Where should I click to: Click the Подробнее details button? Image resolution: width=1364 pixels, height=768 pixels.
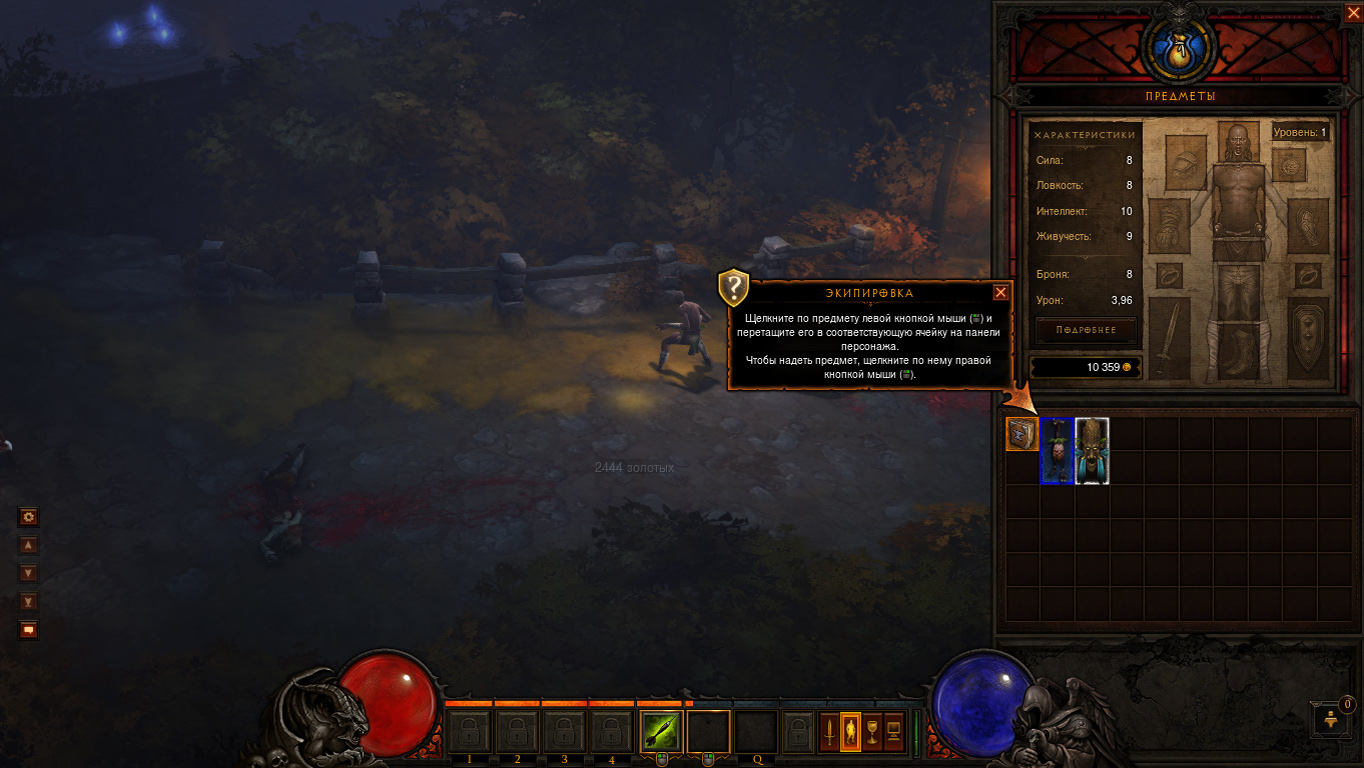coord(1085,331)
